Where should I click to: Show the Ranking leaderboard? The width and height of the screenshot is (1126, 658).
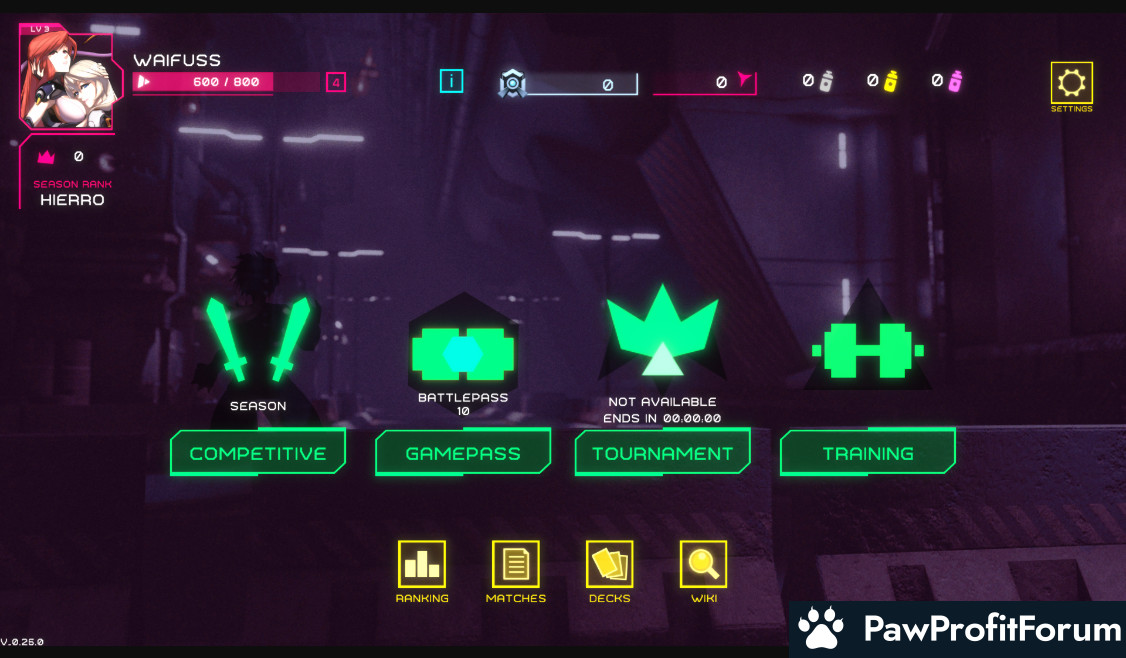tap(422, 564)
